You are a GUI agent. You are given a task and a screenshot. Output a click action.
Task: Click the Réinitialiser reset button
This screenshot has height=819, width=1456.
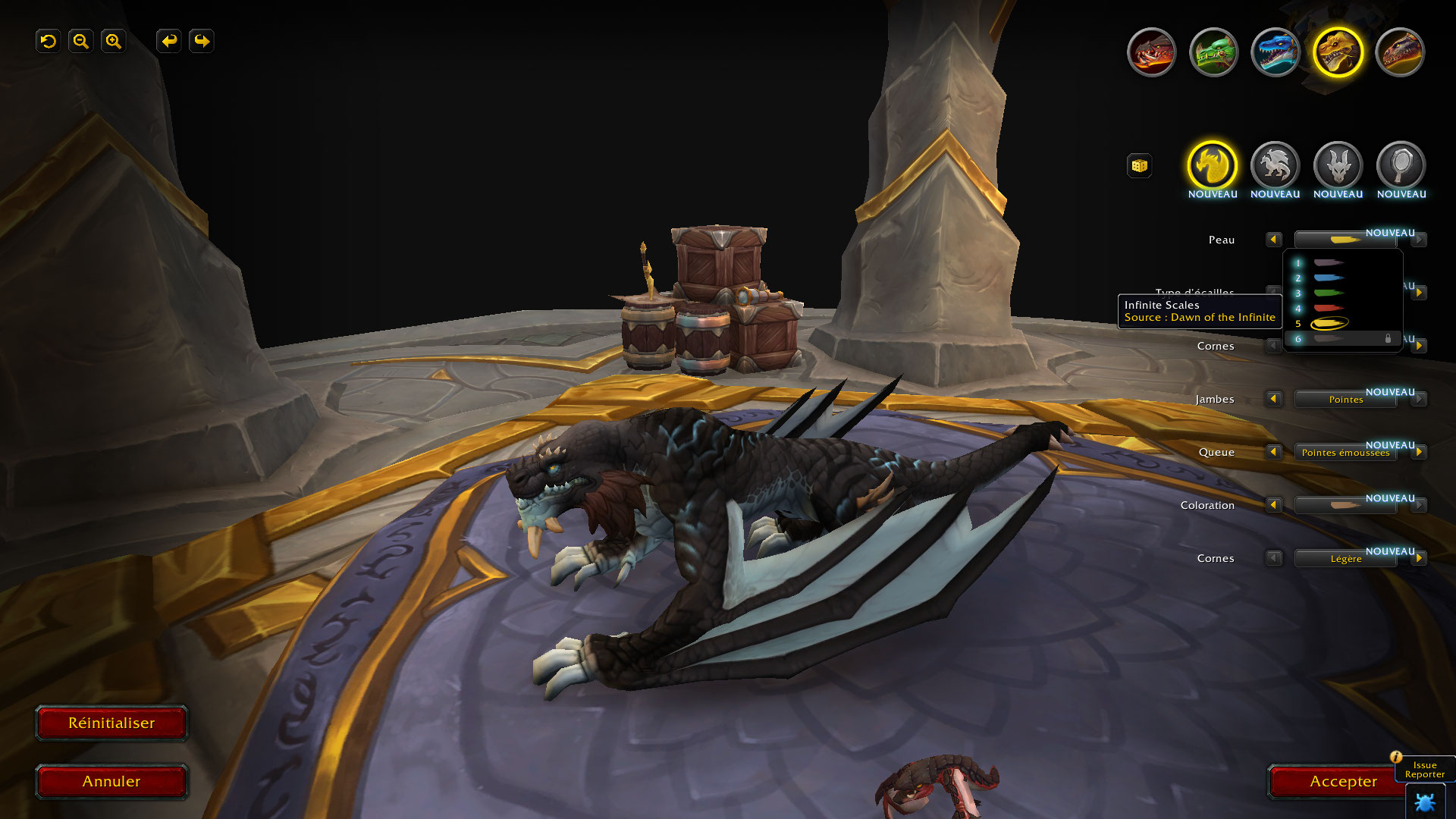[x=111, y=723]
